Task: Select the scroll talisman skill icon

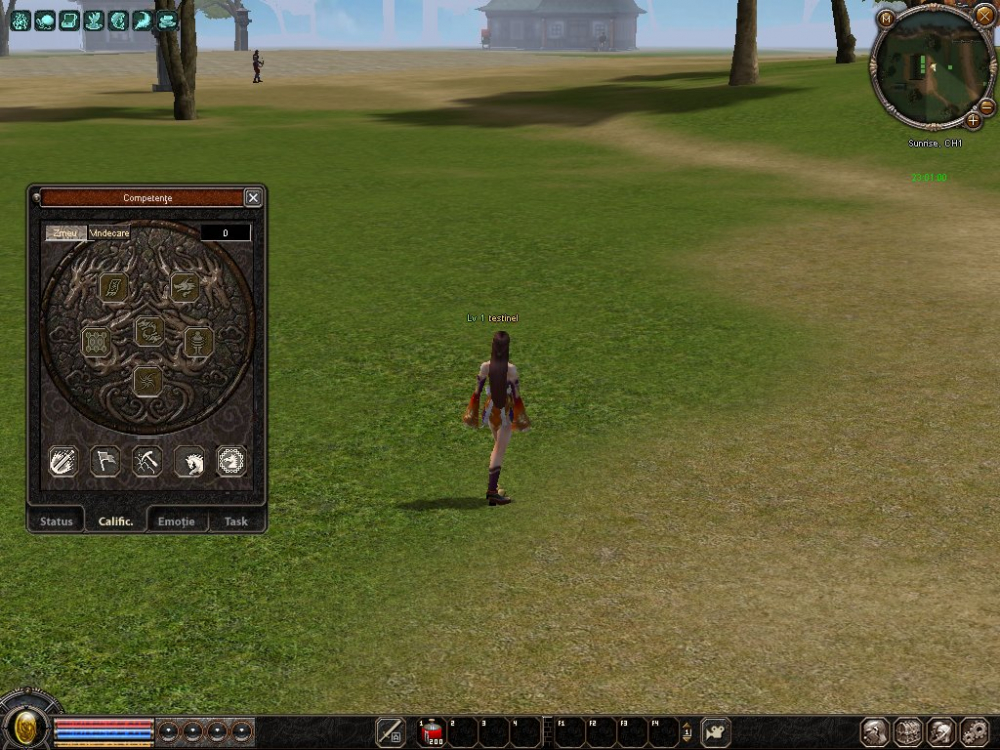Action: point(113,288)
